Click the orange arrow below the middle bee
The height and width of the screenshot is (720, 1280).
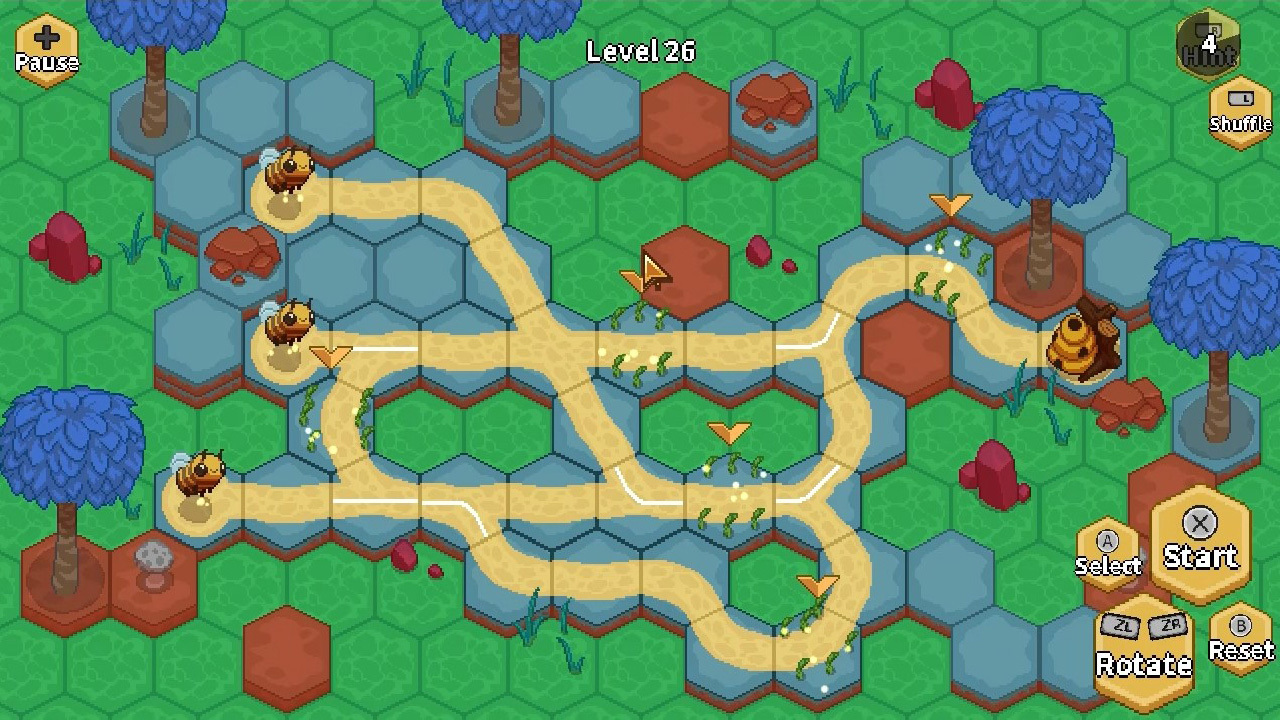click(330, 355)
